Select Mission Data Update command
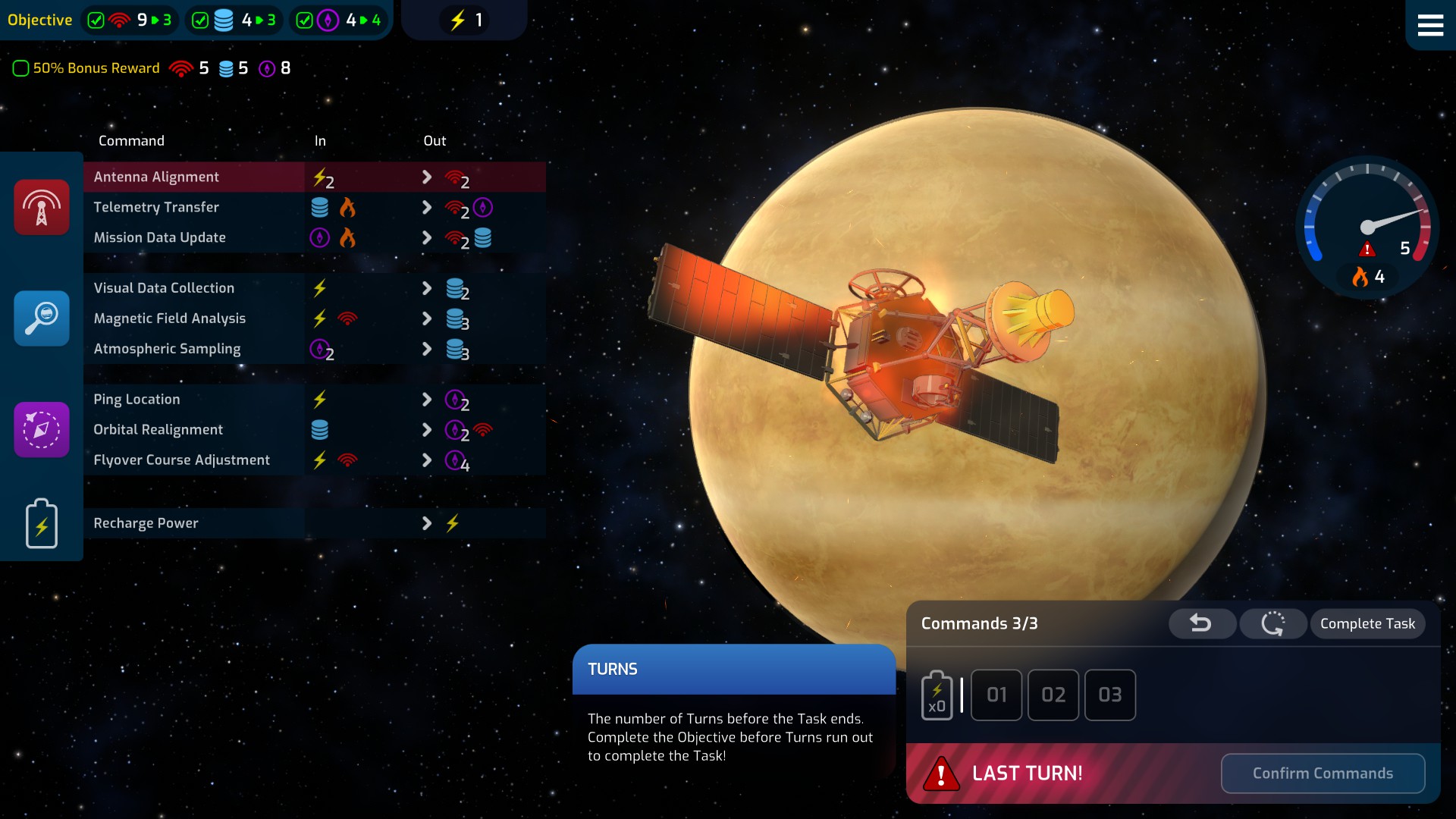 [x=159, y=237]
